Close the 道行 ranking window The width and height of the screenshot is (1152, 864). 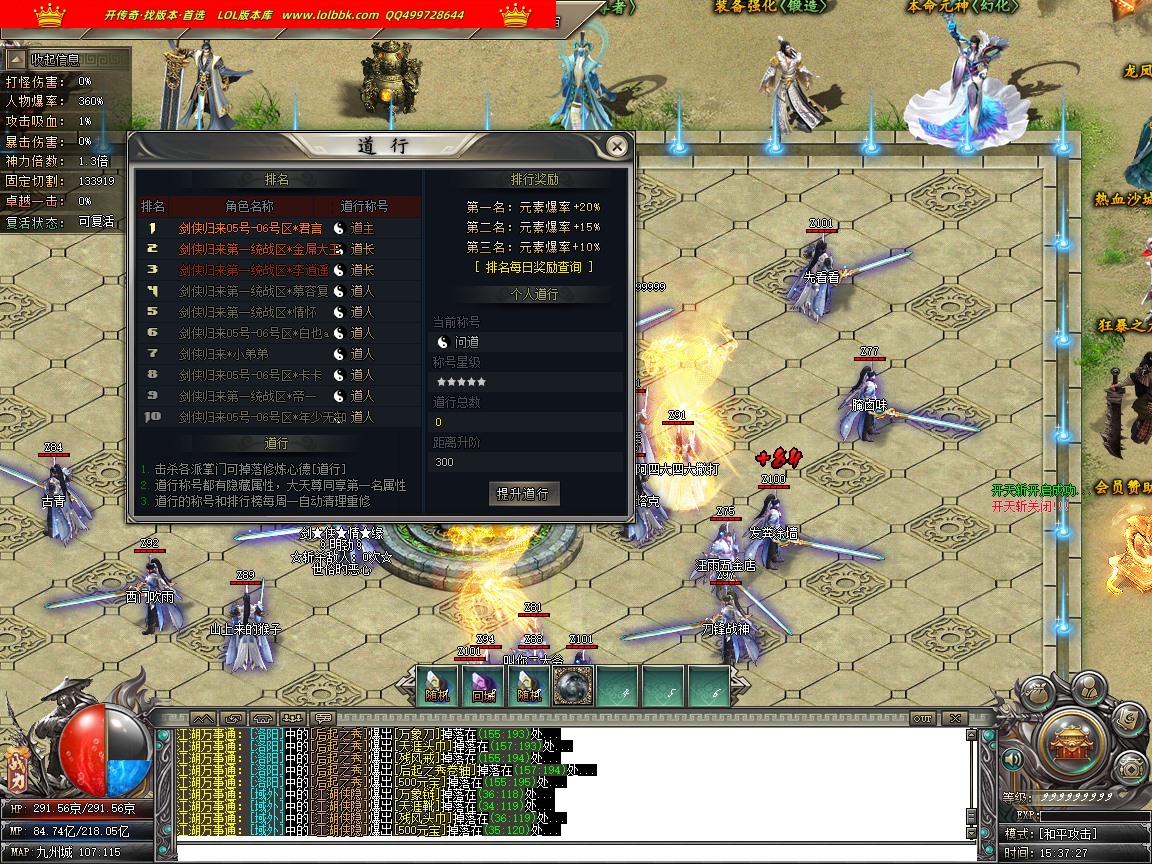(617, 147)
